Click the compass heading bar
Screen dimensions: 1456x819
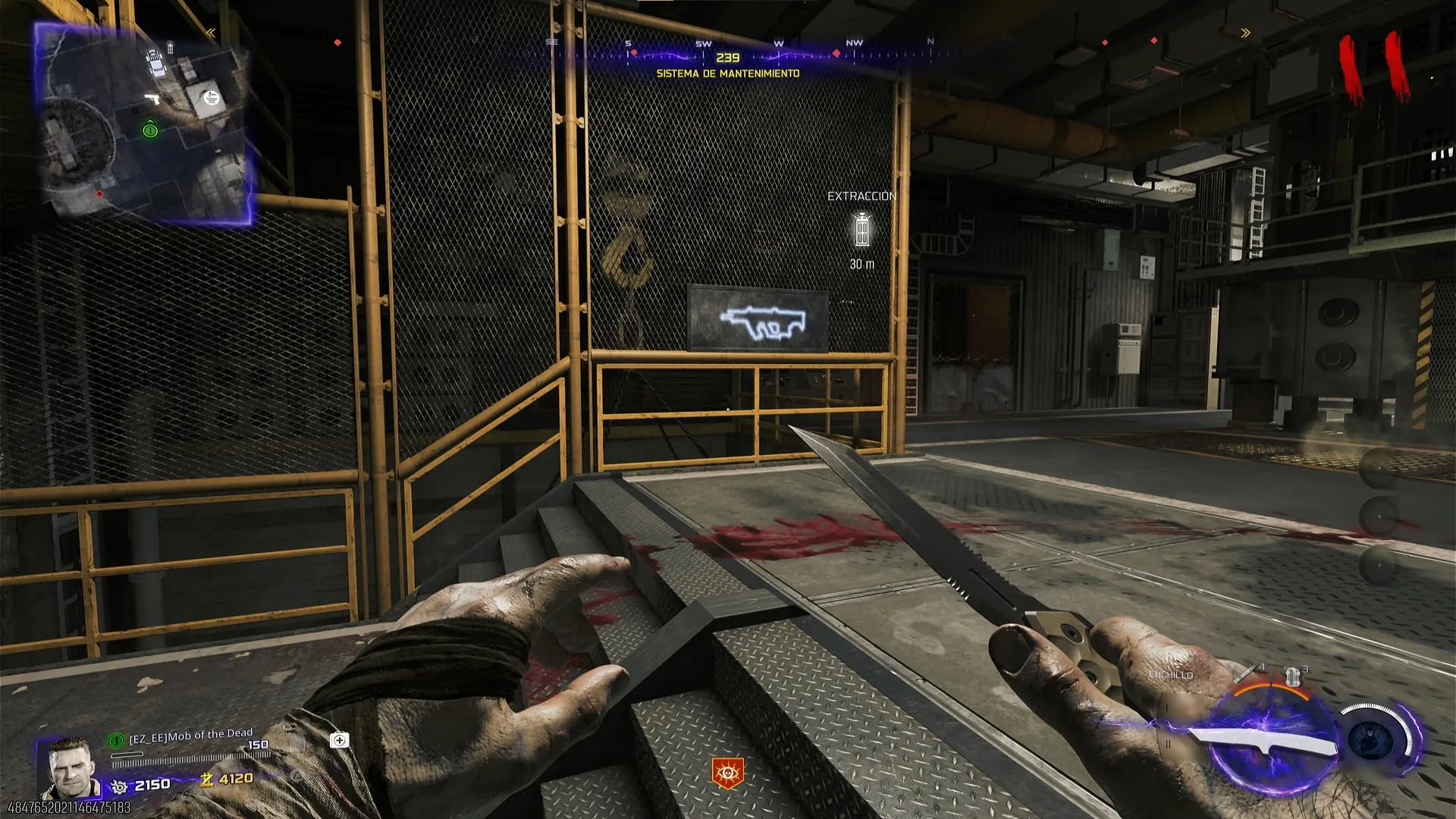(728, 55)
